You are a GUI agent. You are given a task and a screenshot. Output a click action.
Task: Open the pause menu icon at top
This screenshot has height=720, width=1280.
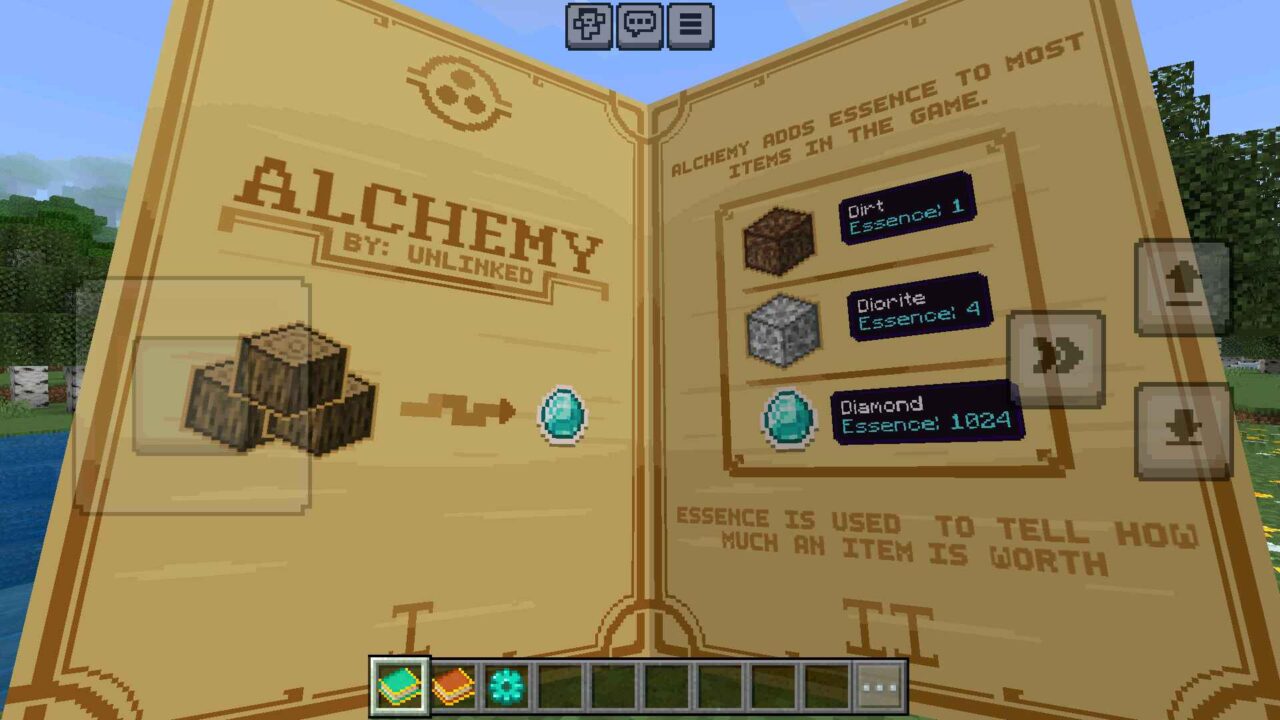(688, 27)
